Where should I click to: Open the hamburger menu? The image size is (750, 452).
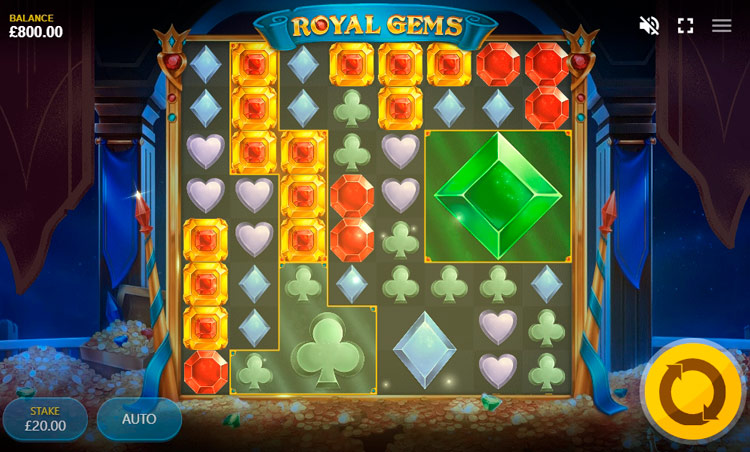[721, 26]
